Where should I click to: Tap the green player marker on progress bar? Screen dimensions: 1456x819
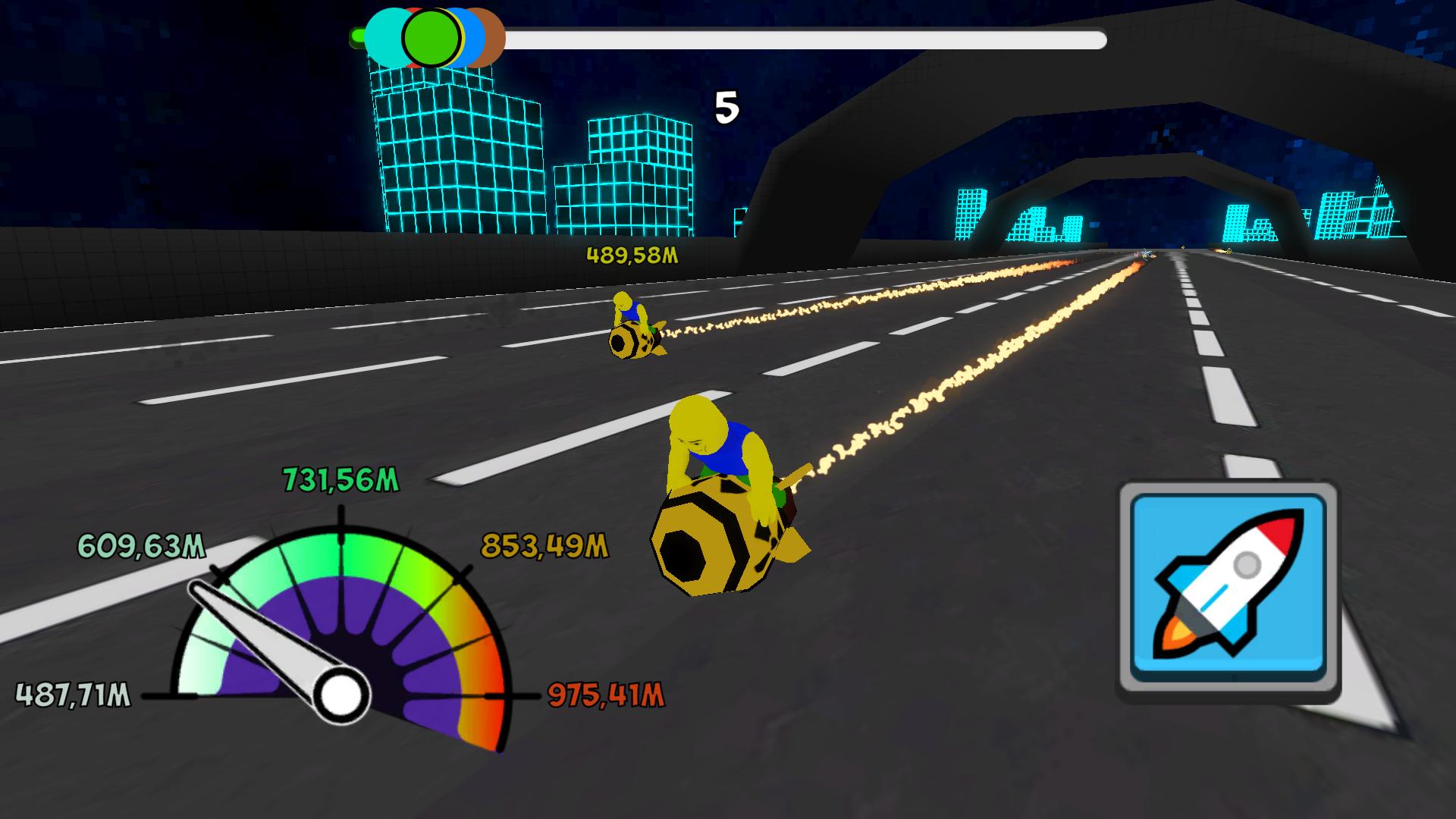431,36
